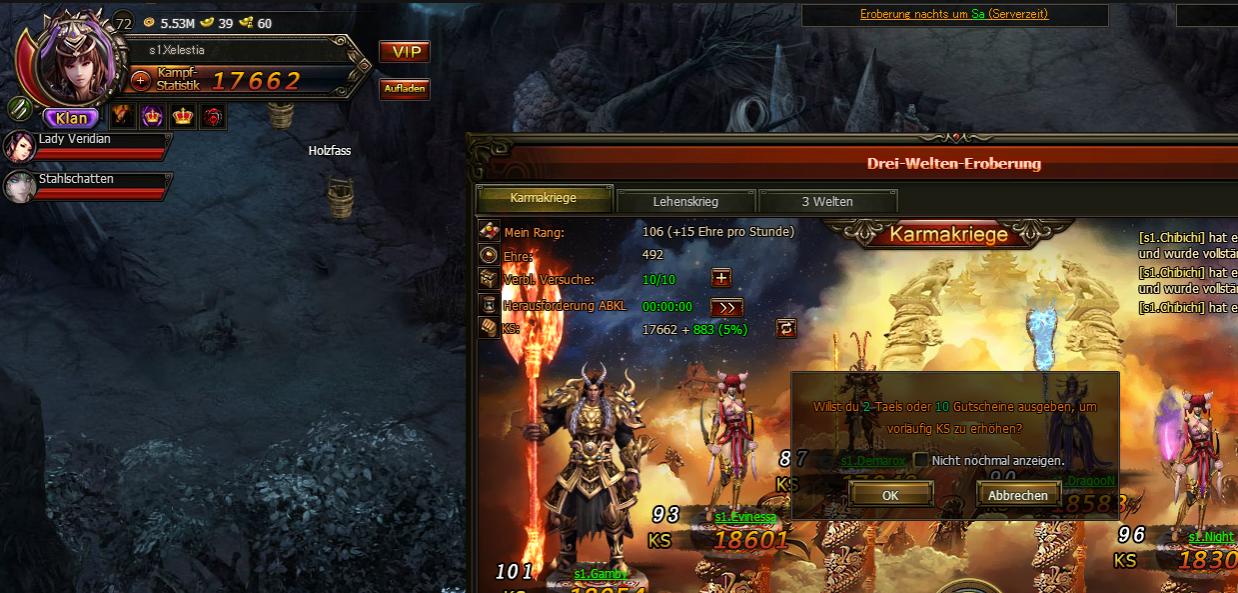The width and height of the screenshot is (1238, 593).
Task: Select opponent s1.Evinessa name link
Action: [745, 517]
